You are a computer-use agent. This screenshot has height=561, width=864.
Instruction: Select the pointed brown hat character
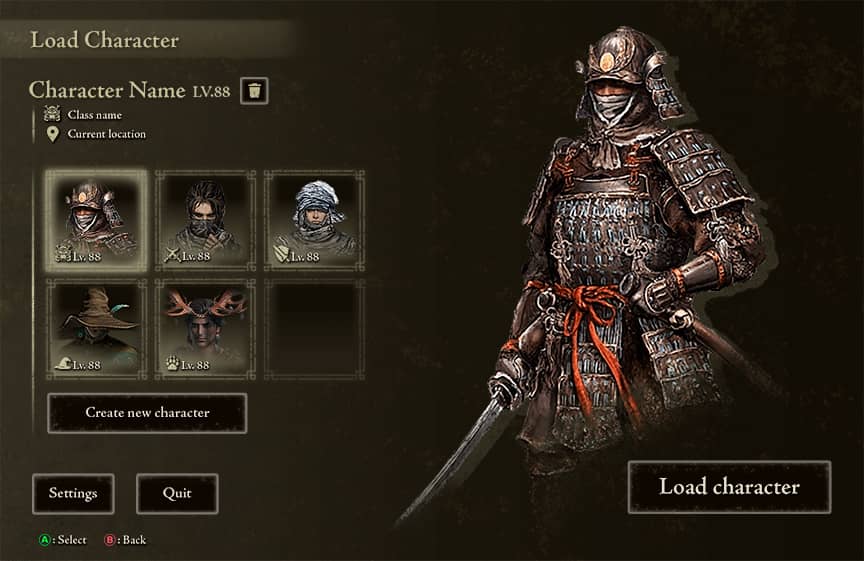(96, 328)
